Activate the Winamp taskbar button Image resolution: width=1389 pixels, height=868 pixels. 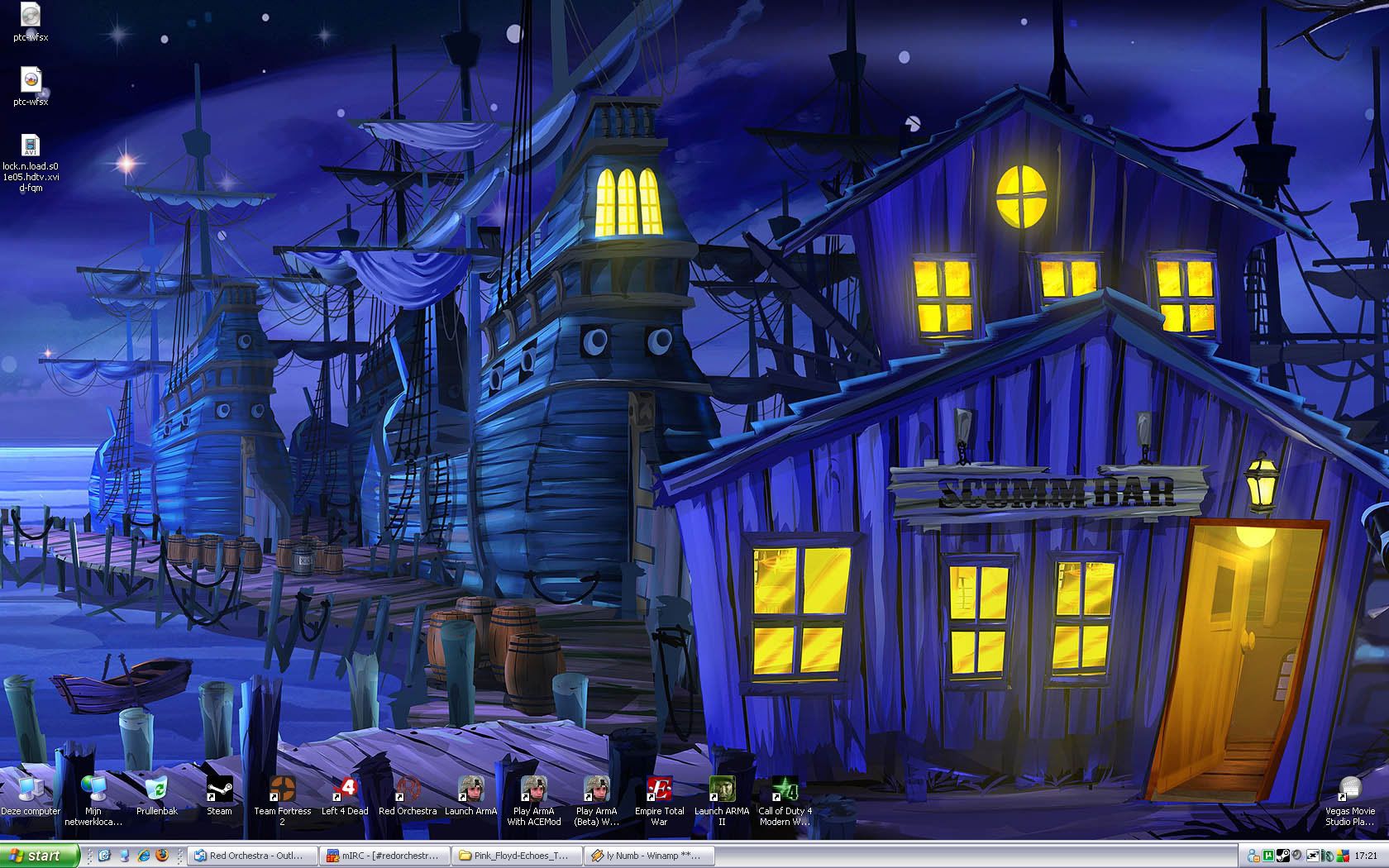(x=647, y=856)
